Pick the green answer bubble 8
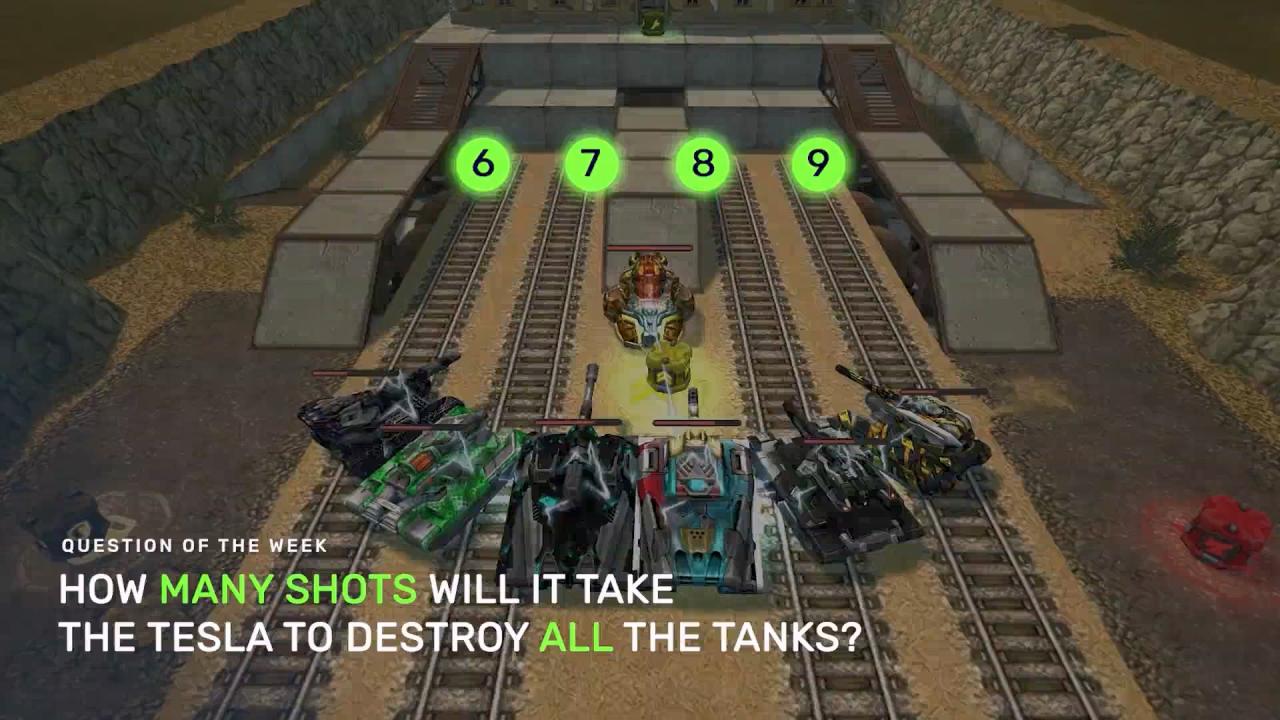Screen dimensions: 1280x720 coord(703,163)
